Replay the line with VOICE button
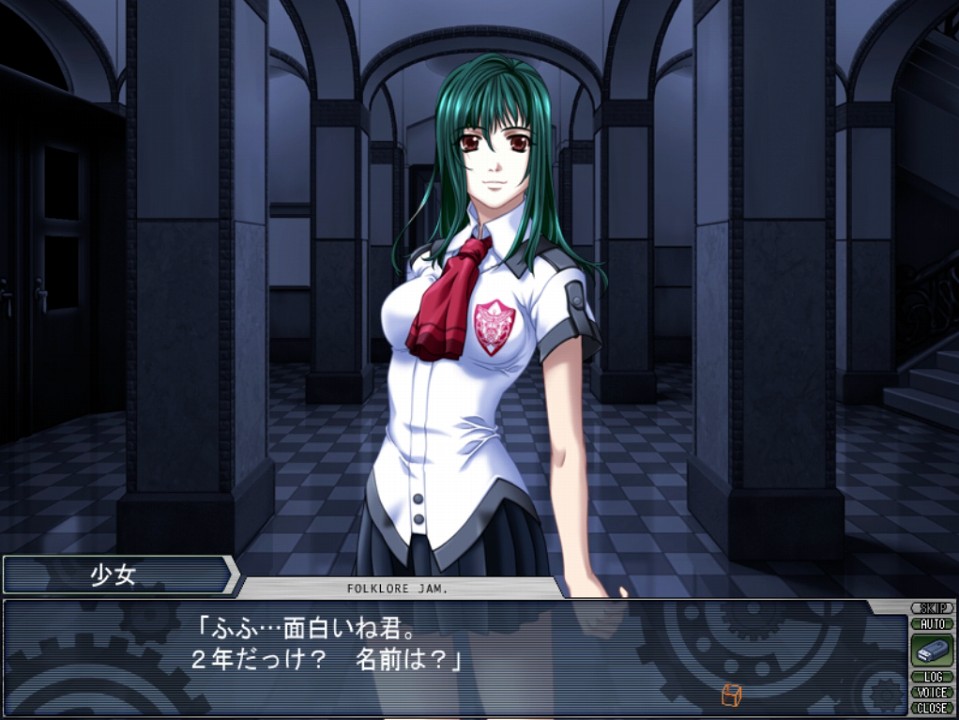Image resolution: width=959 pixels, height=720 pixels. 932,692
